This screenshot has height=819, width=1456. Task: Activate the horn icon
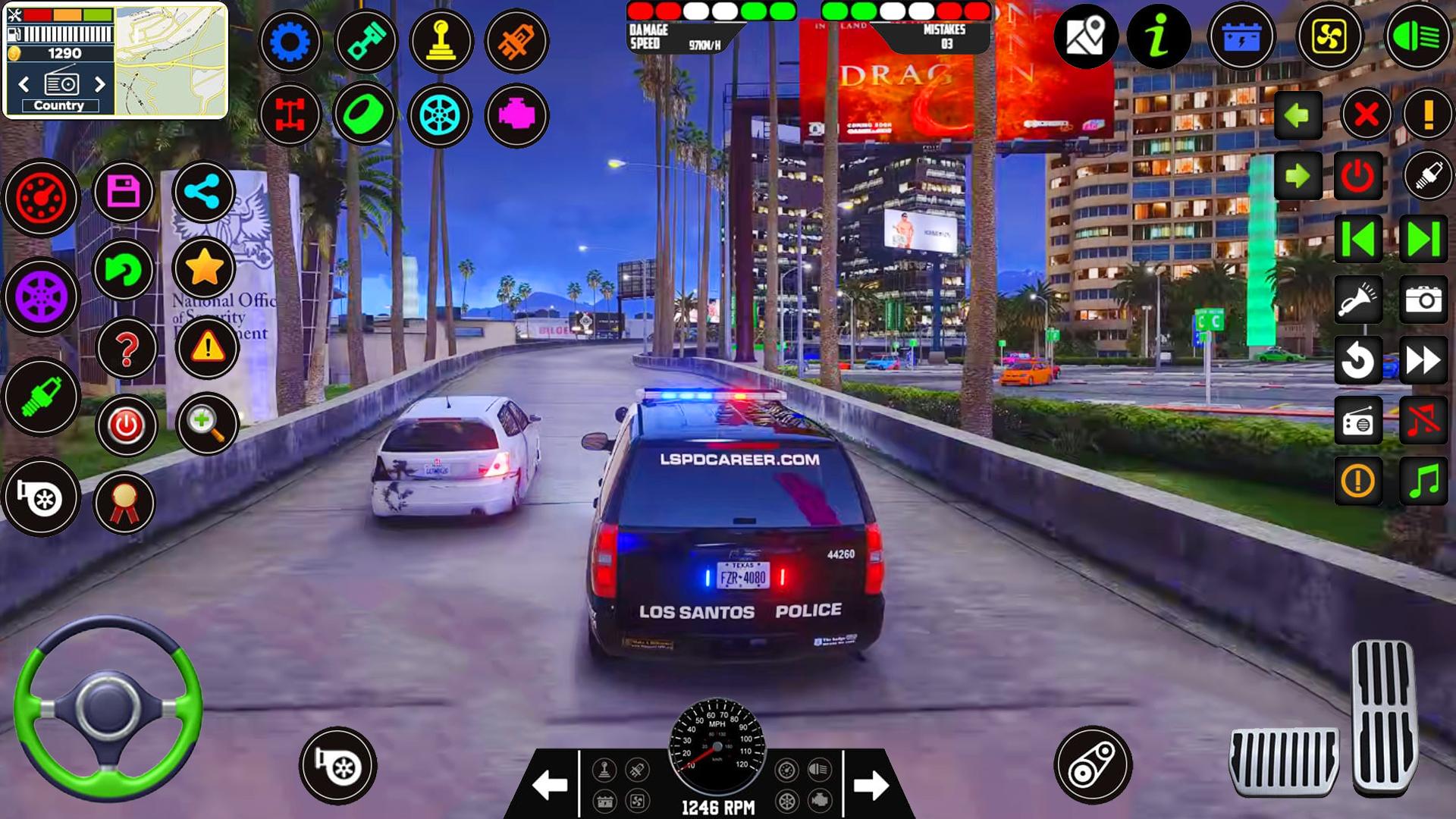pos(1360,299)
